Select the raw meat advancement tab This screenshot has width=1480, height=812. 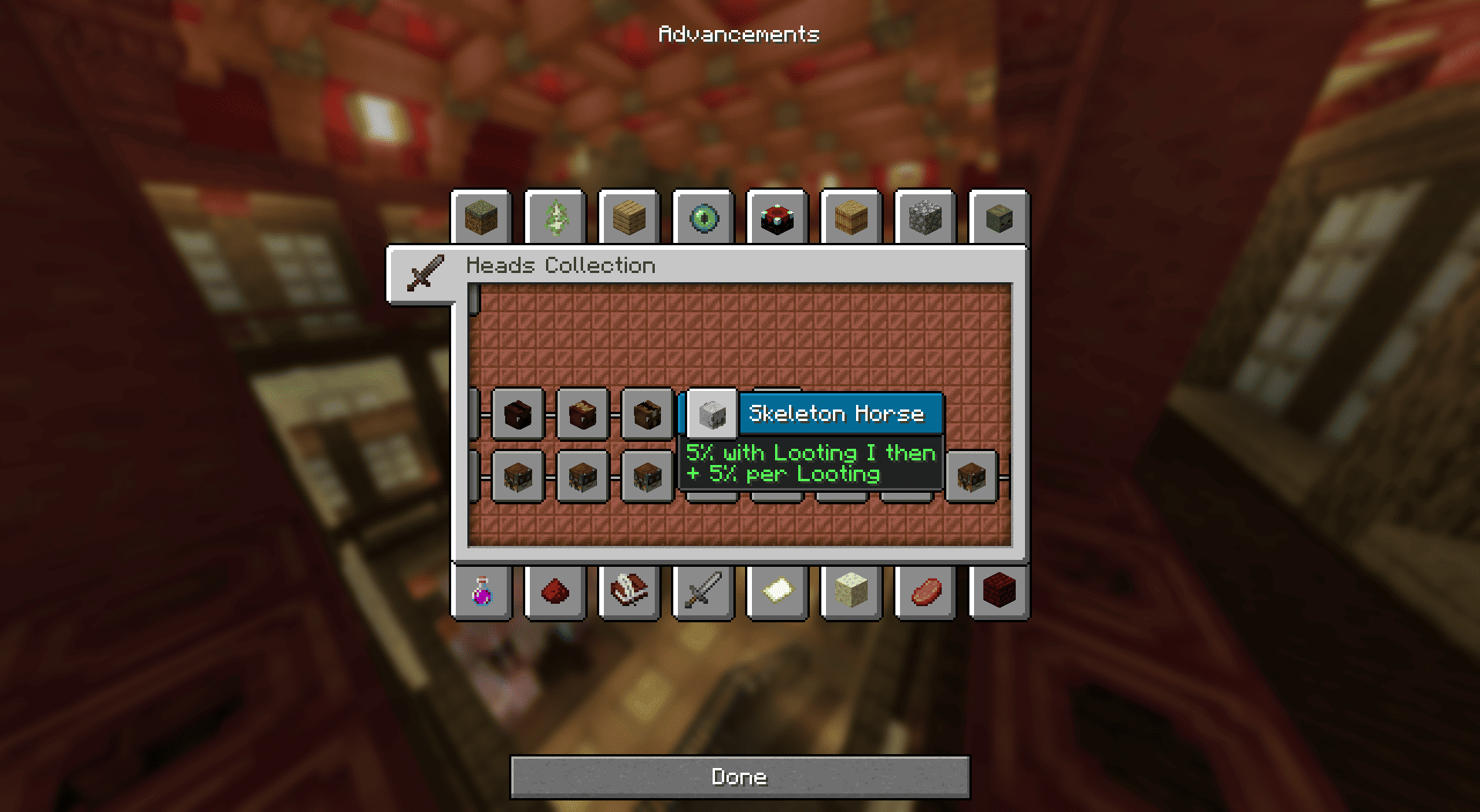pyautogui.click(x=925, y=592)
